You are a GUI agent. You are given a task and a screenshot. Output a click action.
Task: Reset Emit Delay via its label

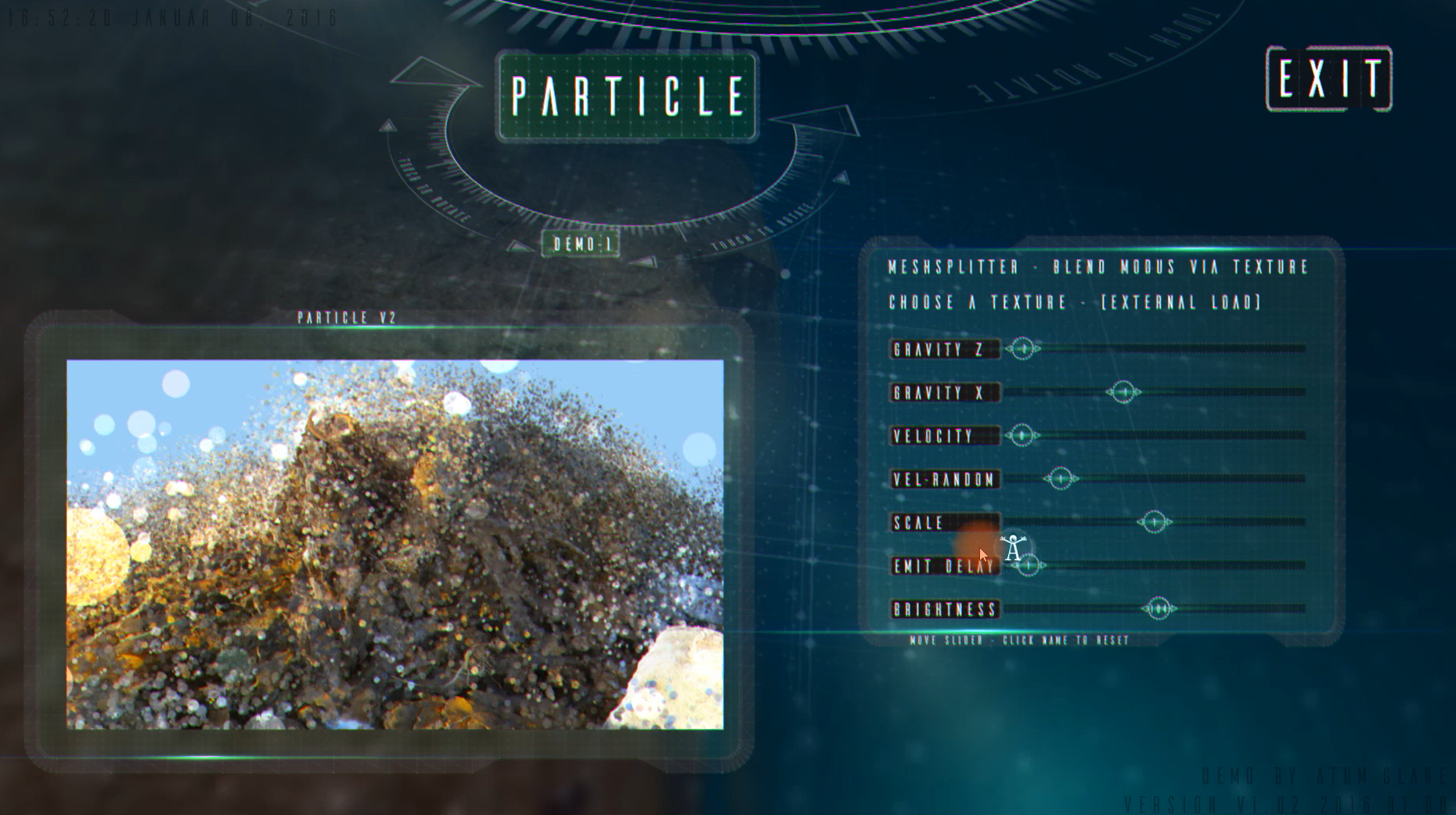(x=944, y=566)
